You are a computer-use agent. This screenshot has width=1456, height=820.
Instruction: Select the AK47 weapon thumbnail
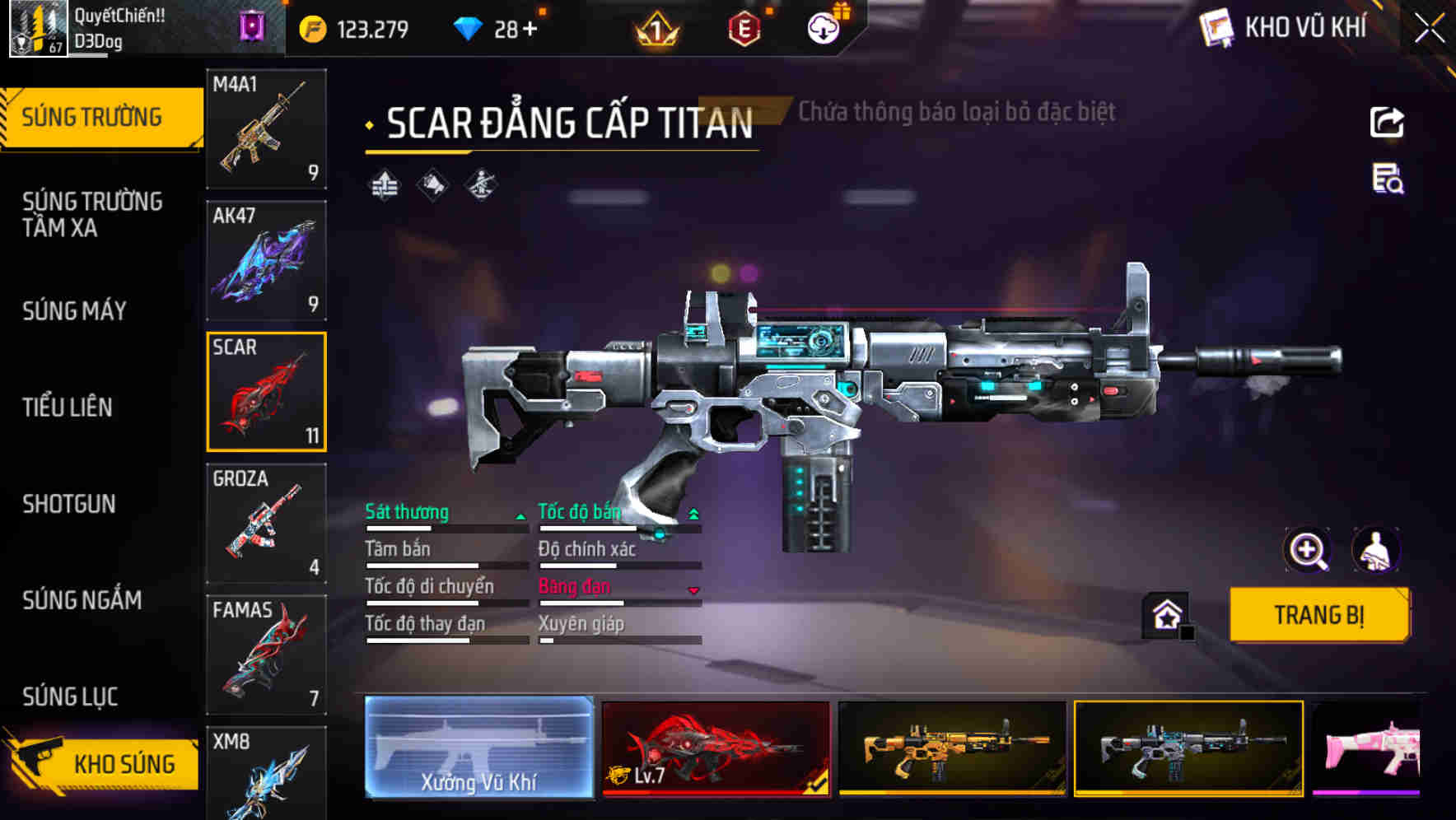point(265,261)
